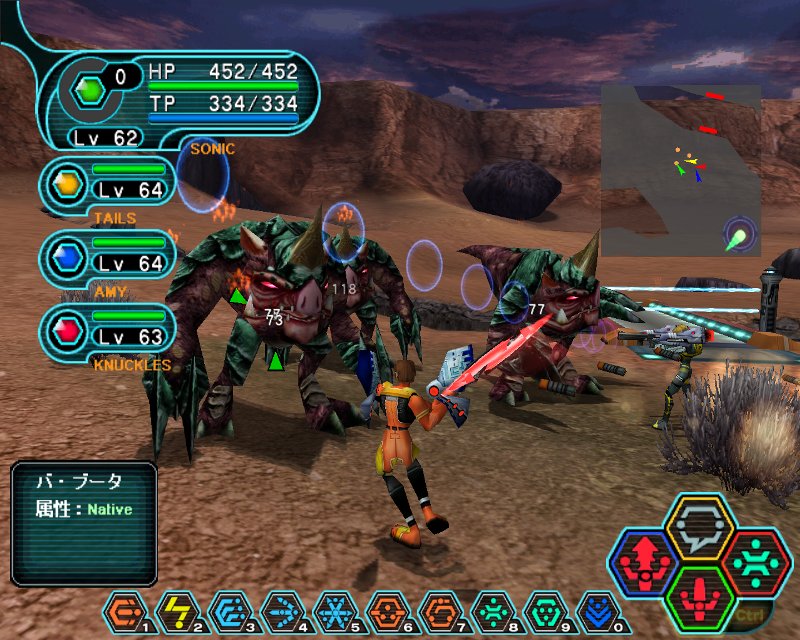
Task: Use the green-bordered normal attack action
Action: point(700,597)
